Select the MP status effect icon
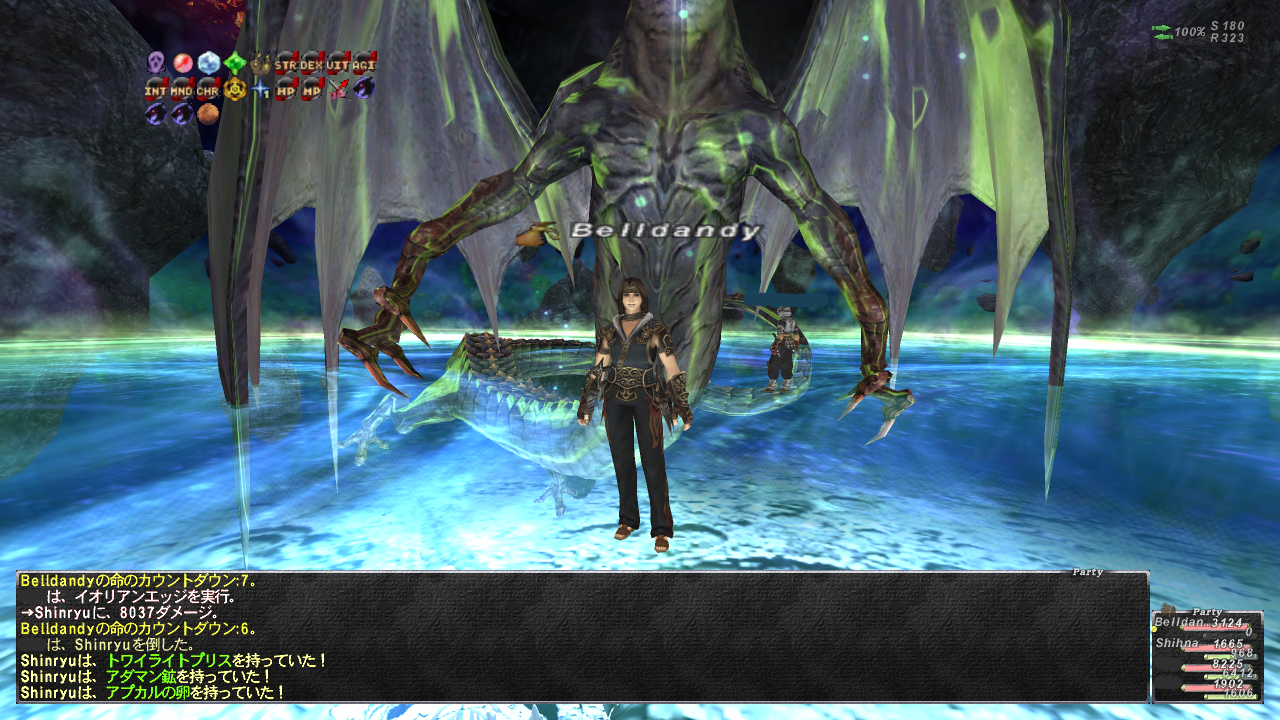 coord(312,88)
